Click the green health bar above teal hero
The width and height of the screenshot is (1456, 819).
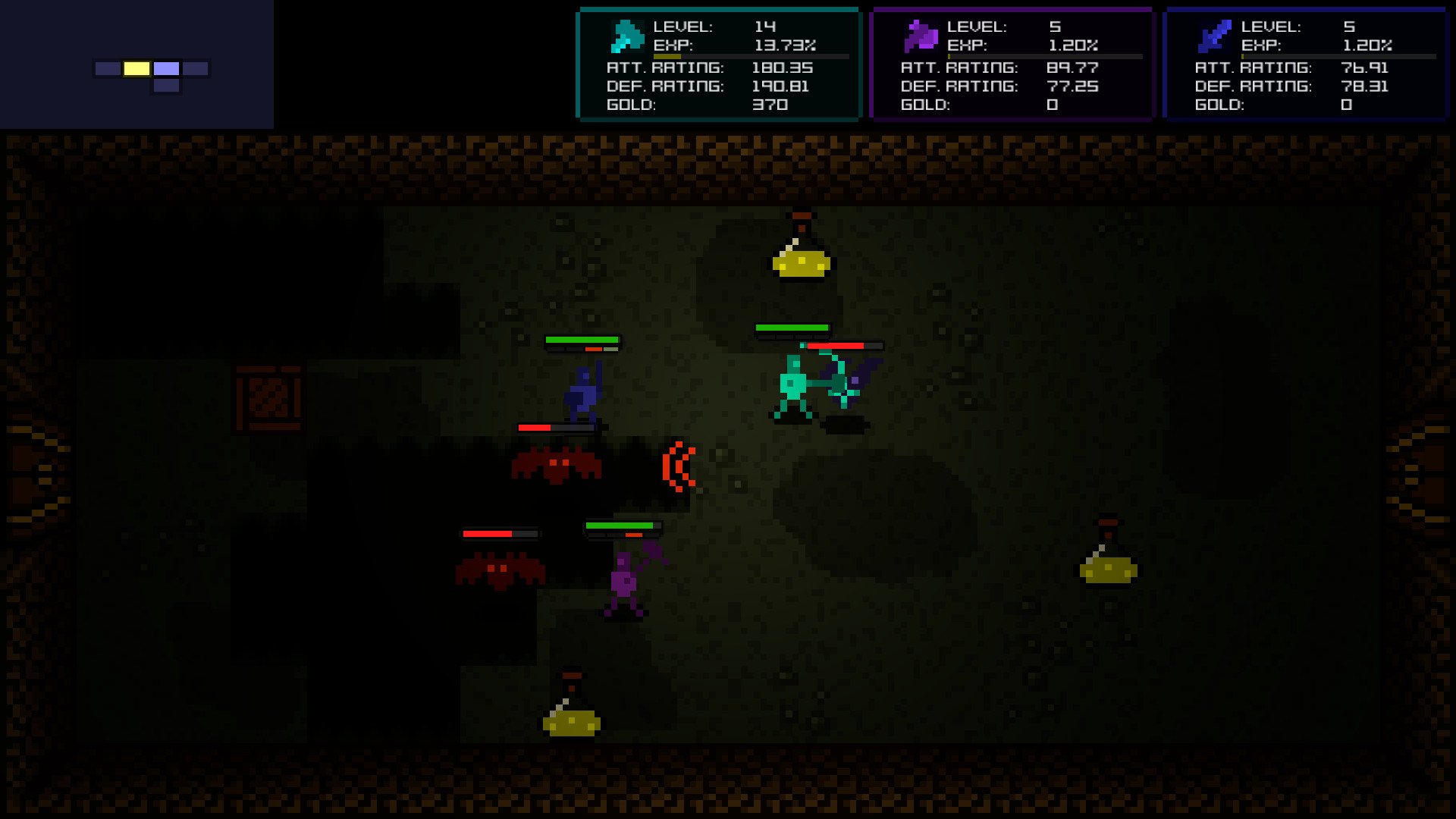point(793,328)
